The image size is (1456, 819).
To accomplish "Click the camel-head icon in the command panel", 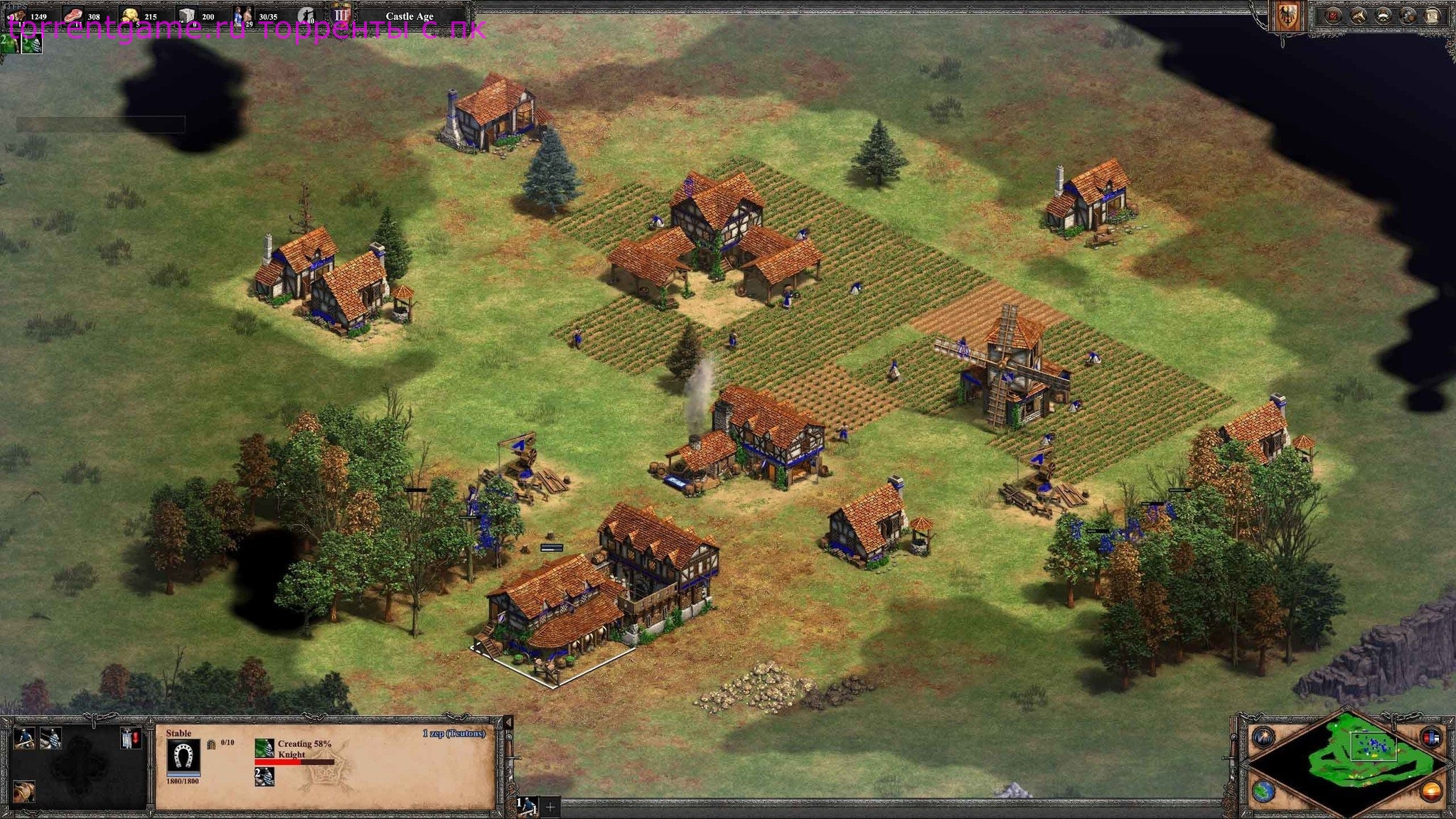I will click(25, 790).
